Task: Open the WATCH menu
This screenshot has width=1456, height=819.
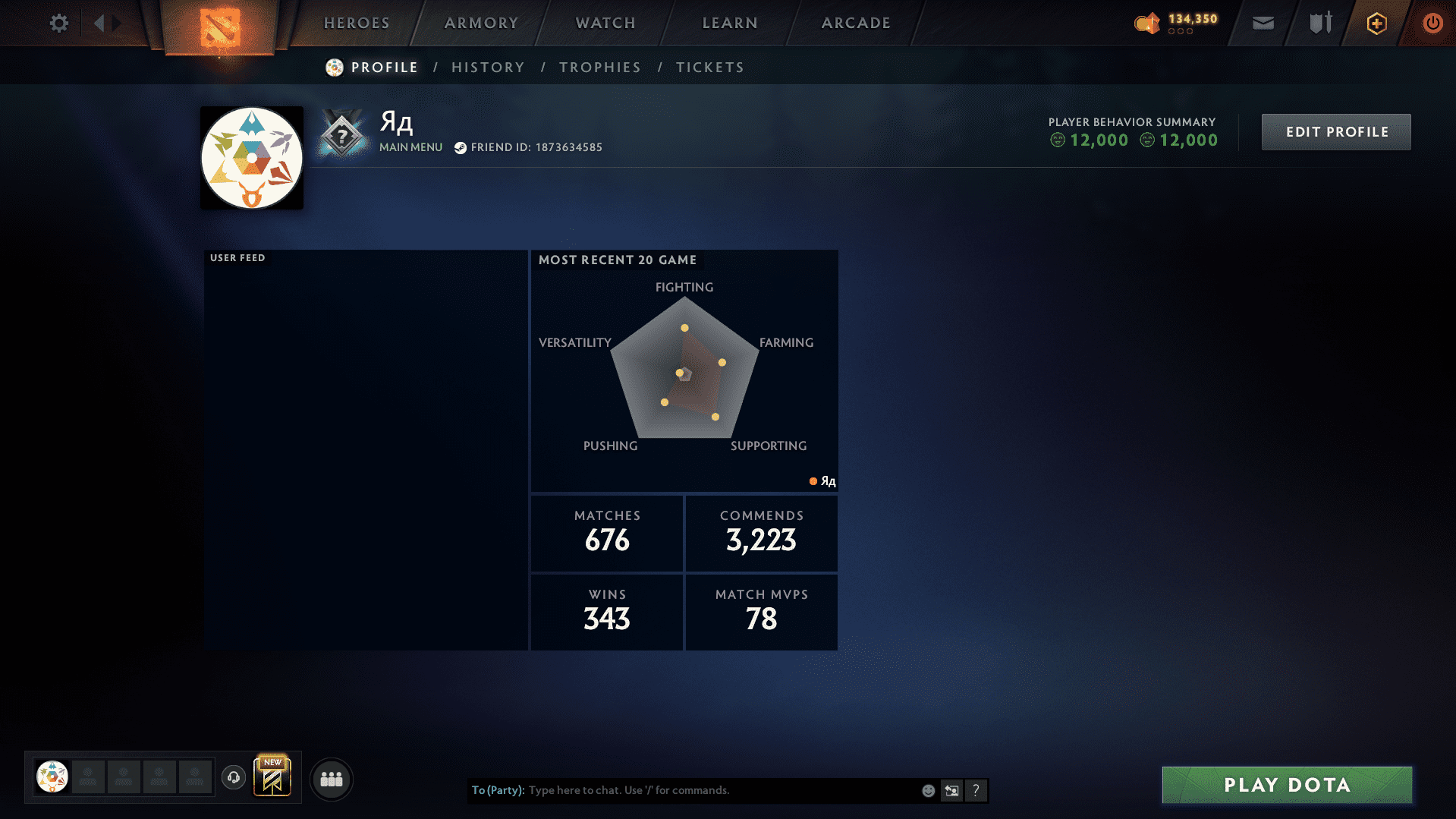Action: (605, 23)
